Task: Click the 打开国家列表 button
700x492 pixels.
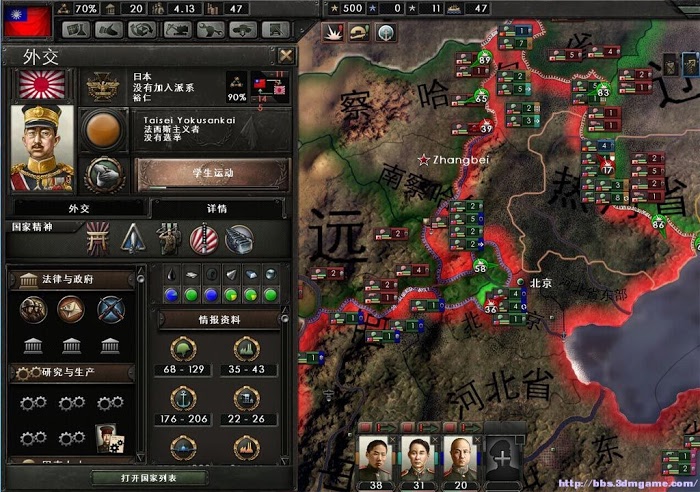Action: pos(148,478)
